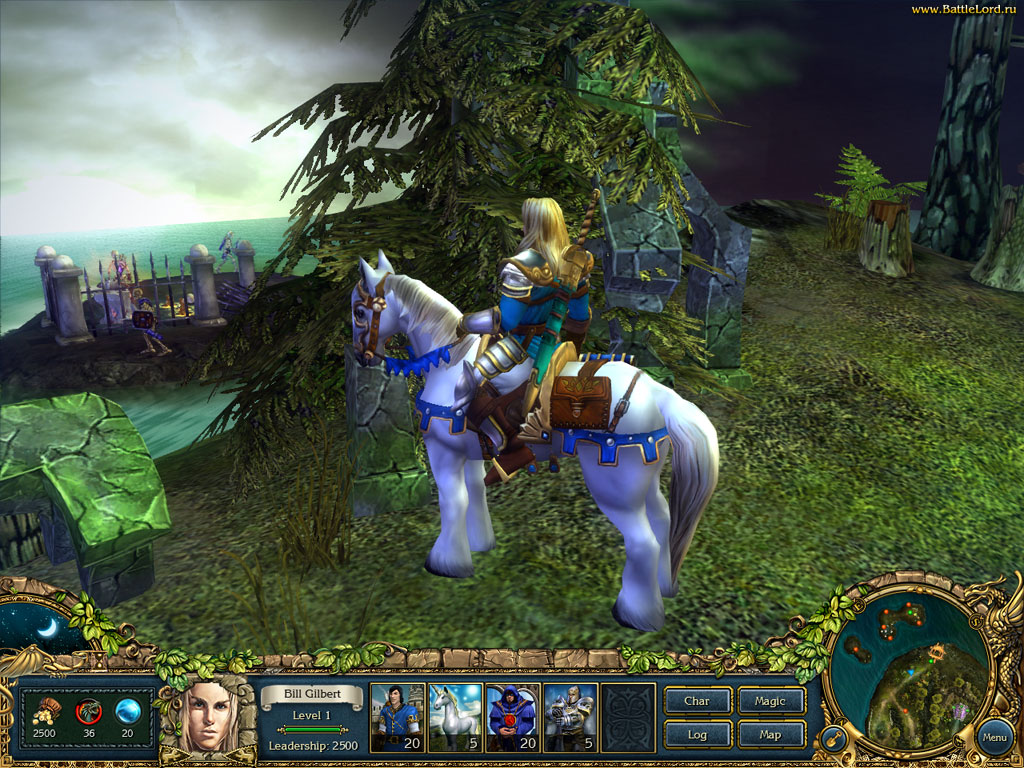This screenshot has width=1024, height=768.
Task: Click the gold shovel button beside minimap
Action: tap(831, 741)
